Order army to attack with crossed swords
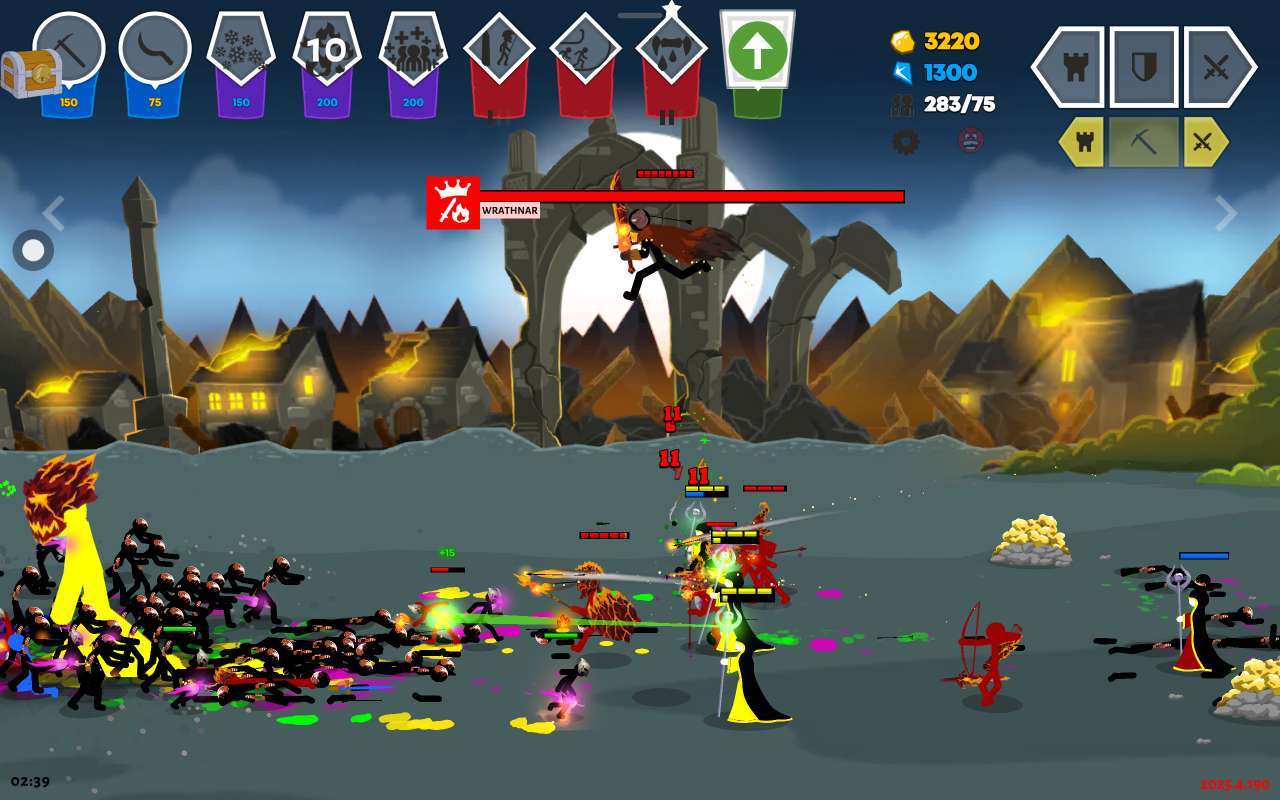The height and width of the screenshot is (800, 1280). click(1218, 67)
